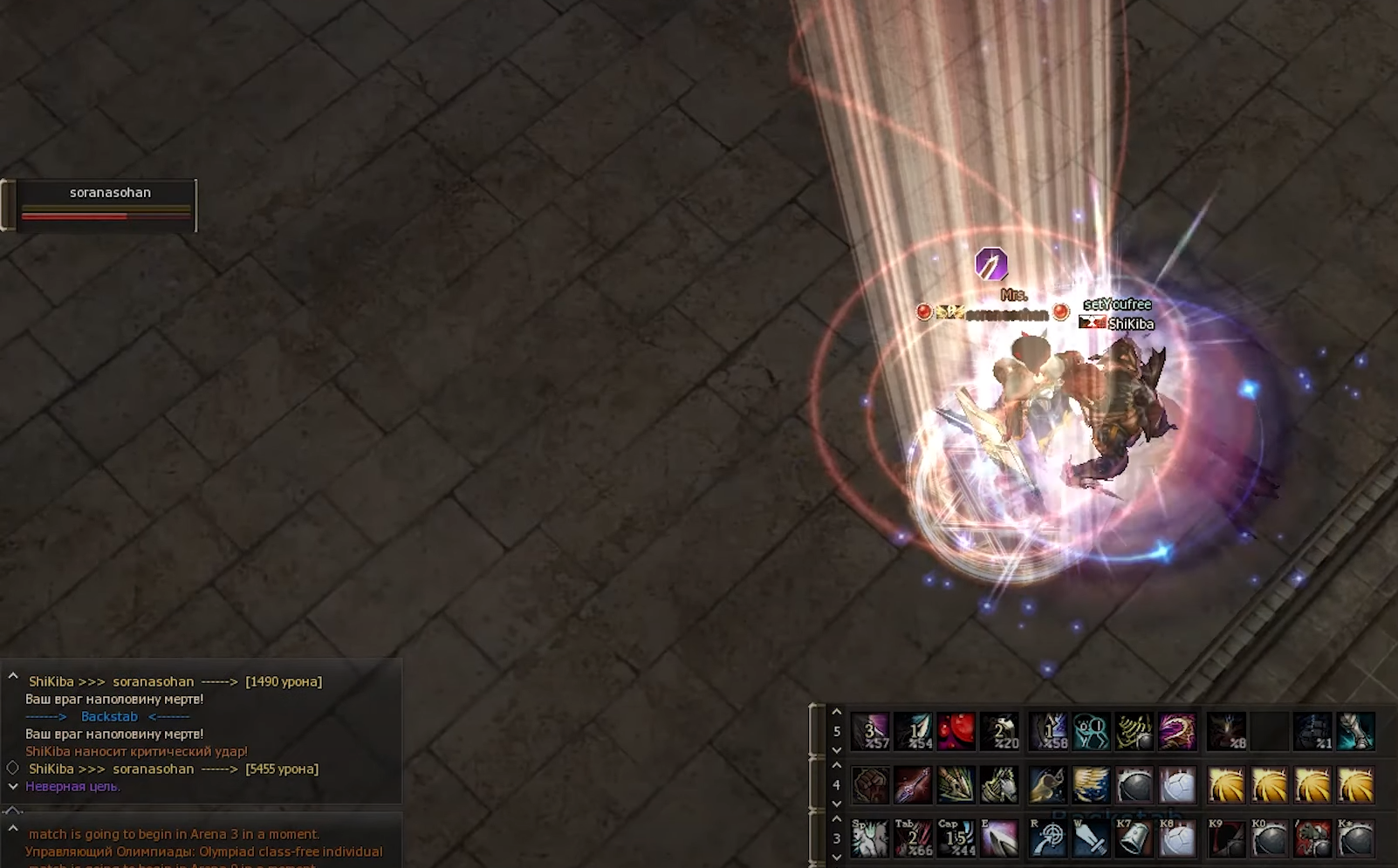Image resolution: width=1398 pixels, height=868 pixels.
Task: Click the up arrow on hotbar 4
Action: [836, 766]
